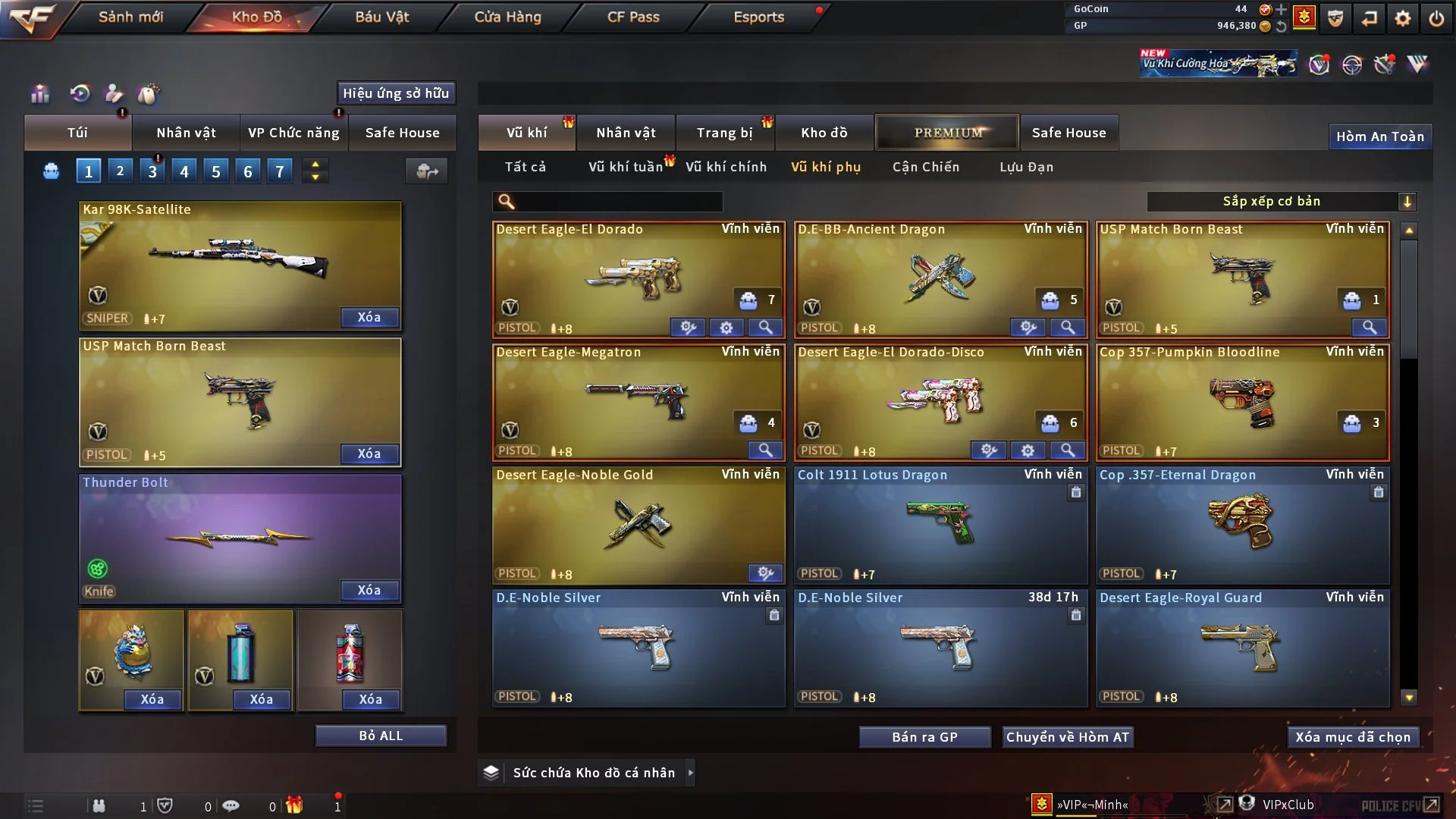
Task: Pick the Desert Eagle-Royal Guard item
Action: [x=1242, y=646]
